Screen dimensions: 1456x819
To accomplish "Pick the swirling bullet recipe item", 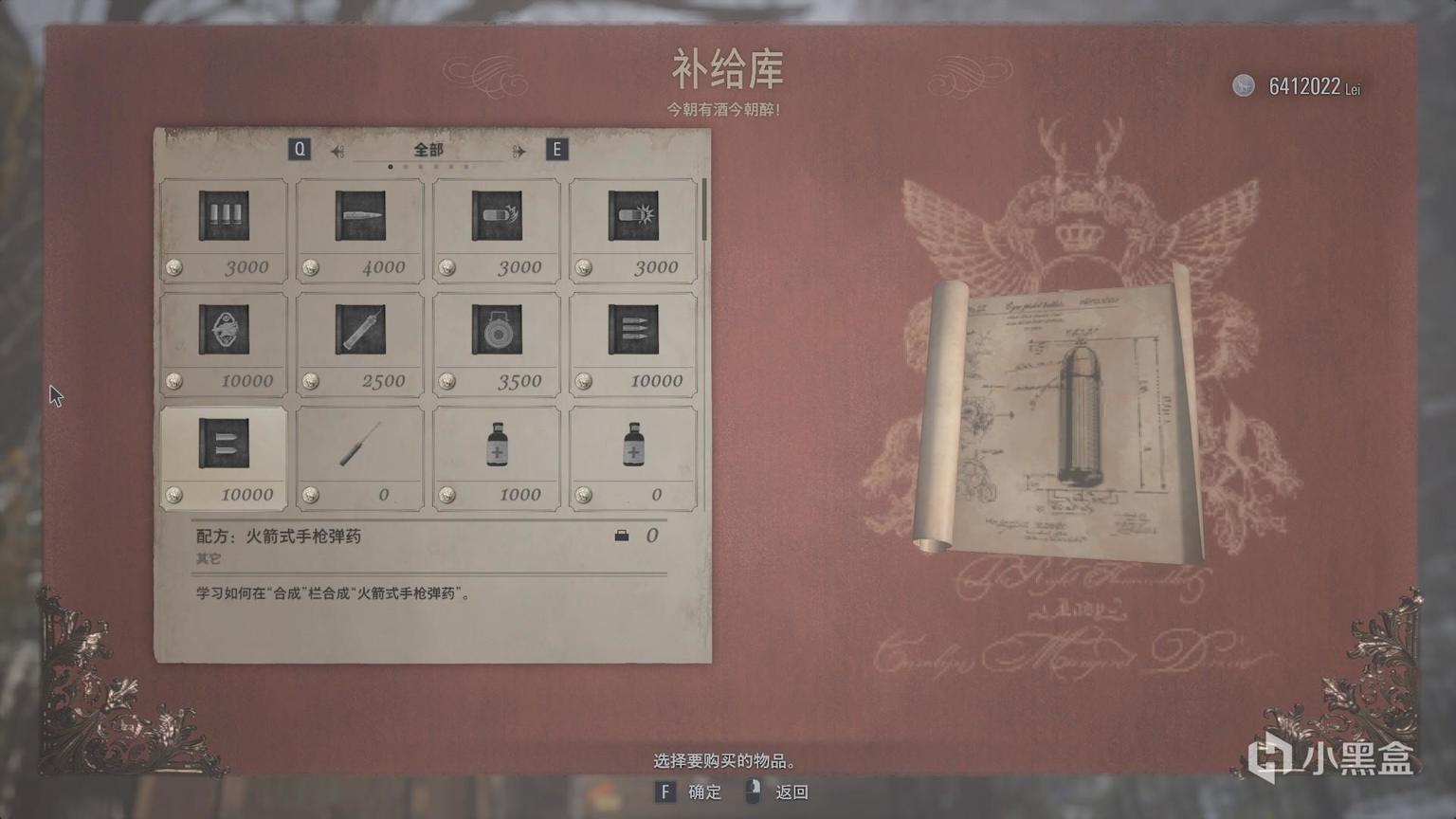I will 497,229.
